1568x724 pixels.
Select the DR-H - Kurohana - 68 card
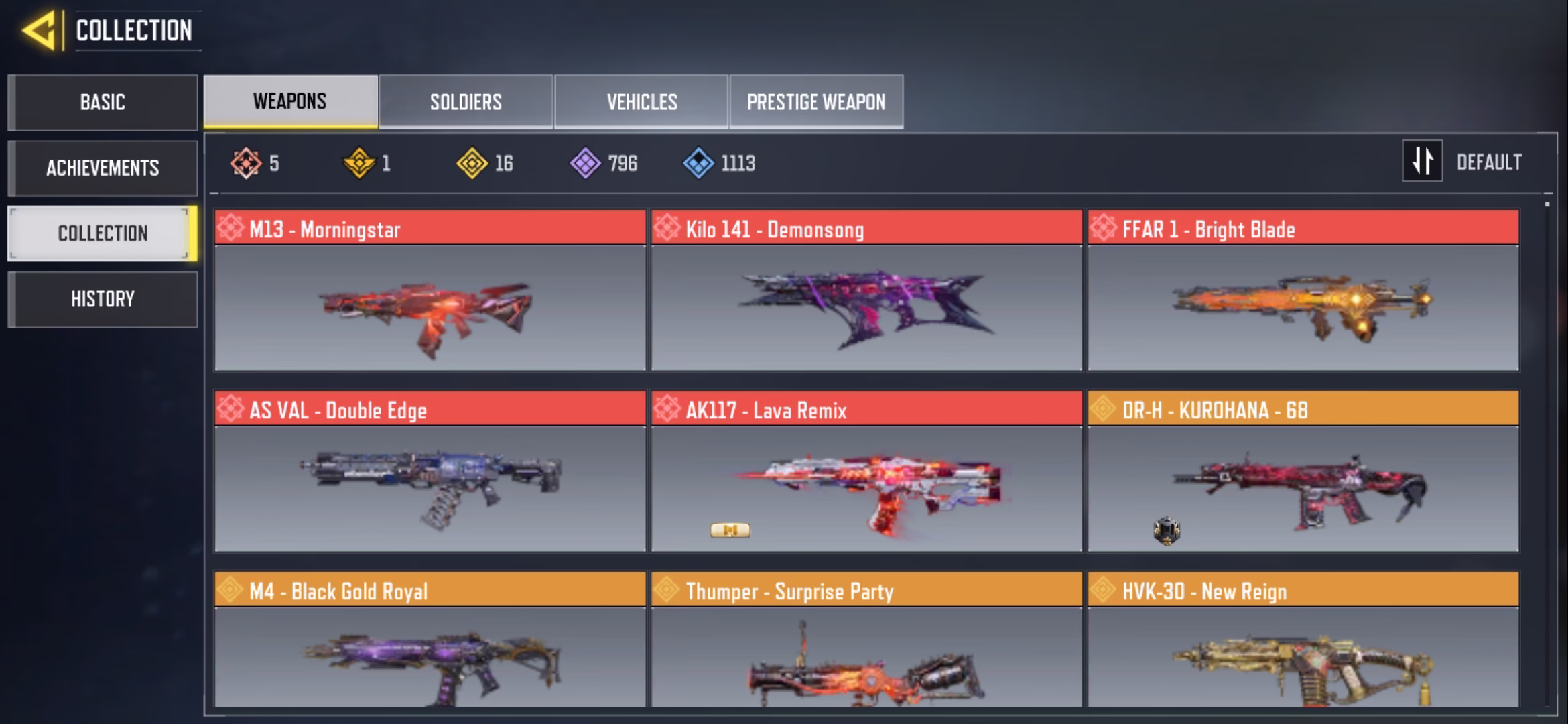[1303, 473]
